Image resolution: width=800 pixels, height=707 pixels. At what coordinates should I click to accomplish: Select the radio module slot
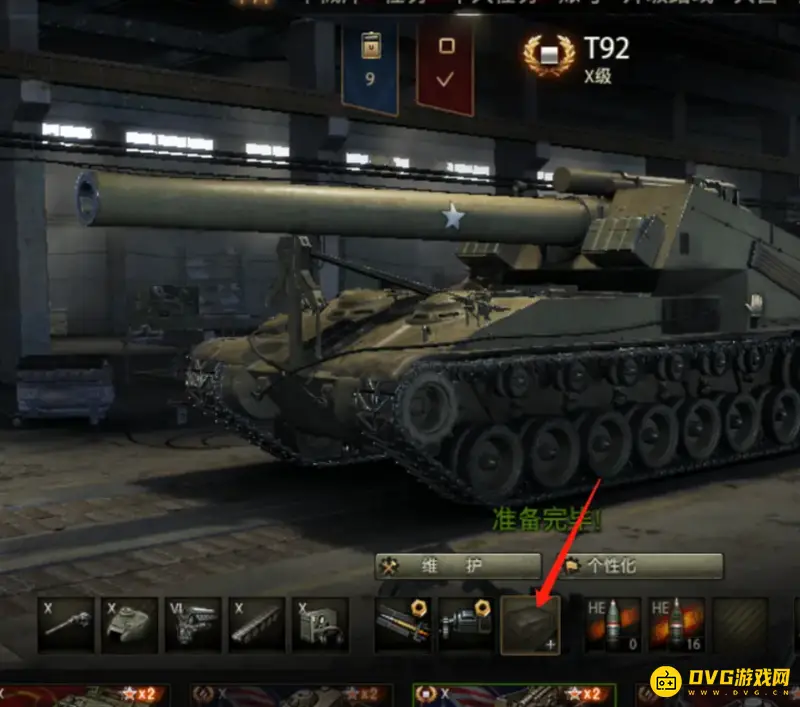pos(320,625)
